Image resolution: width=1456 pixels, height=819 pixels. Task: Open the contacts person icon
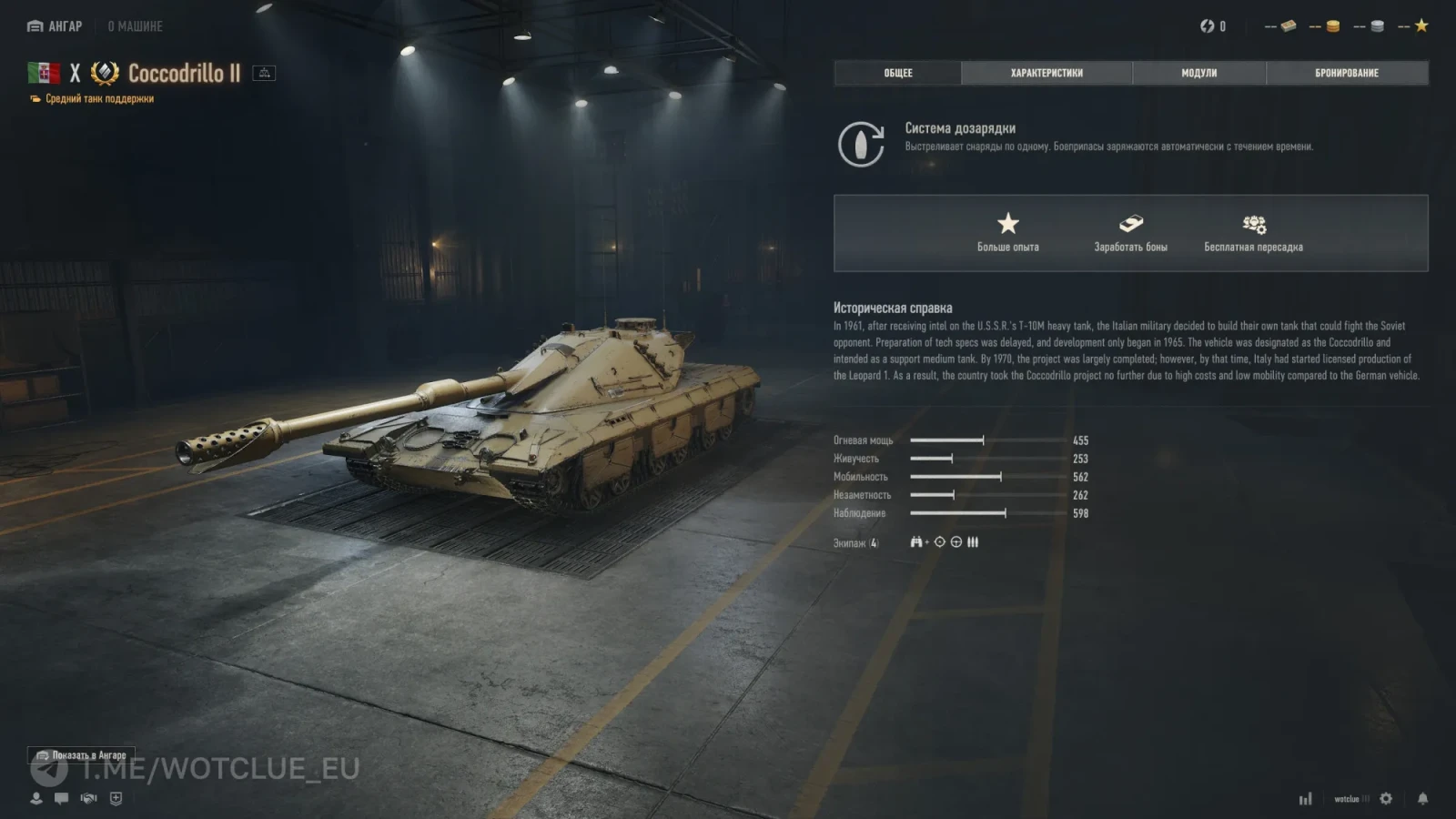click(x=36, y=798)
